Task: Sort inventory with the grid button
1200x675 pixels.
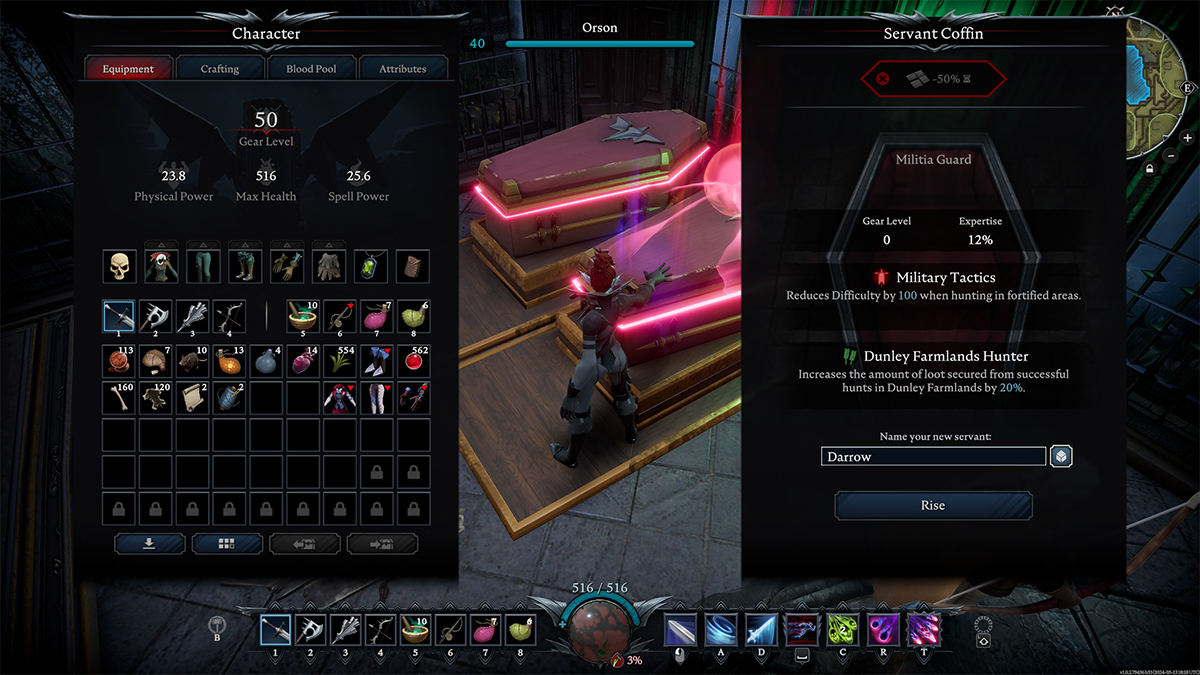Action: coord(227,543)
